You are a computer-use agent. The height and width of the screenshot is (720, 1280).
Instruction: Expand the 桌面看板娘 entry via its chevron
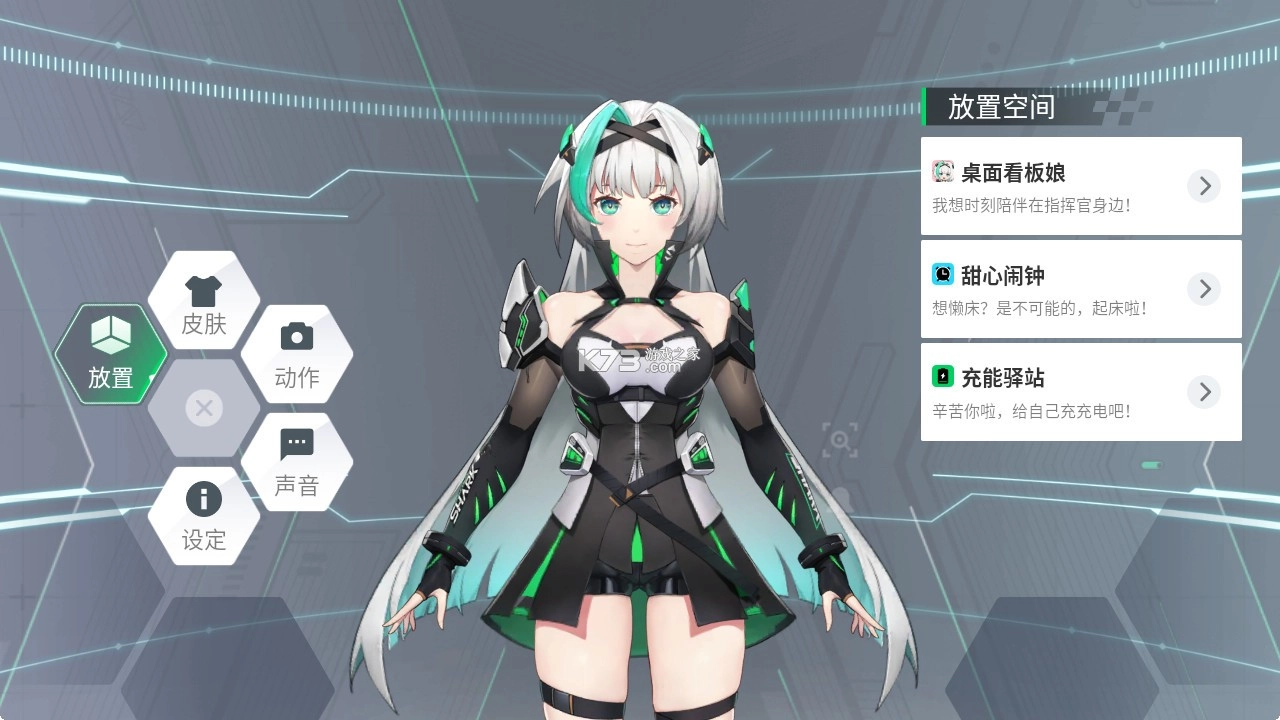(x=1204, y=186)
